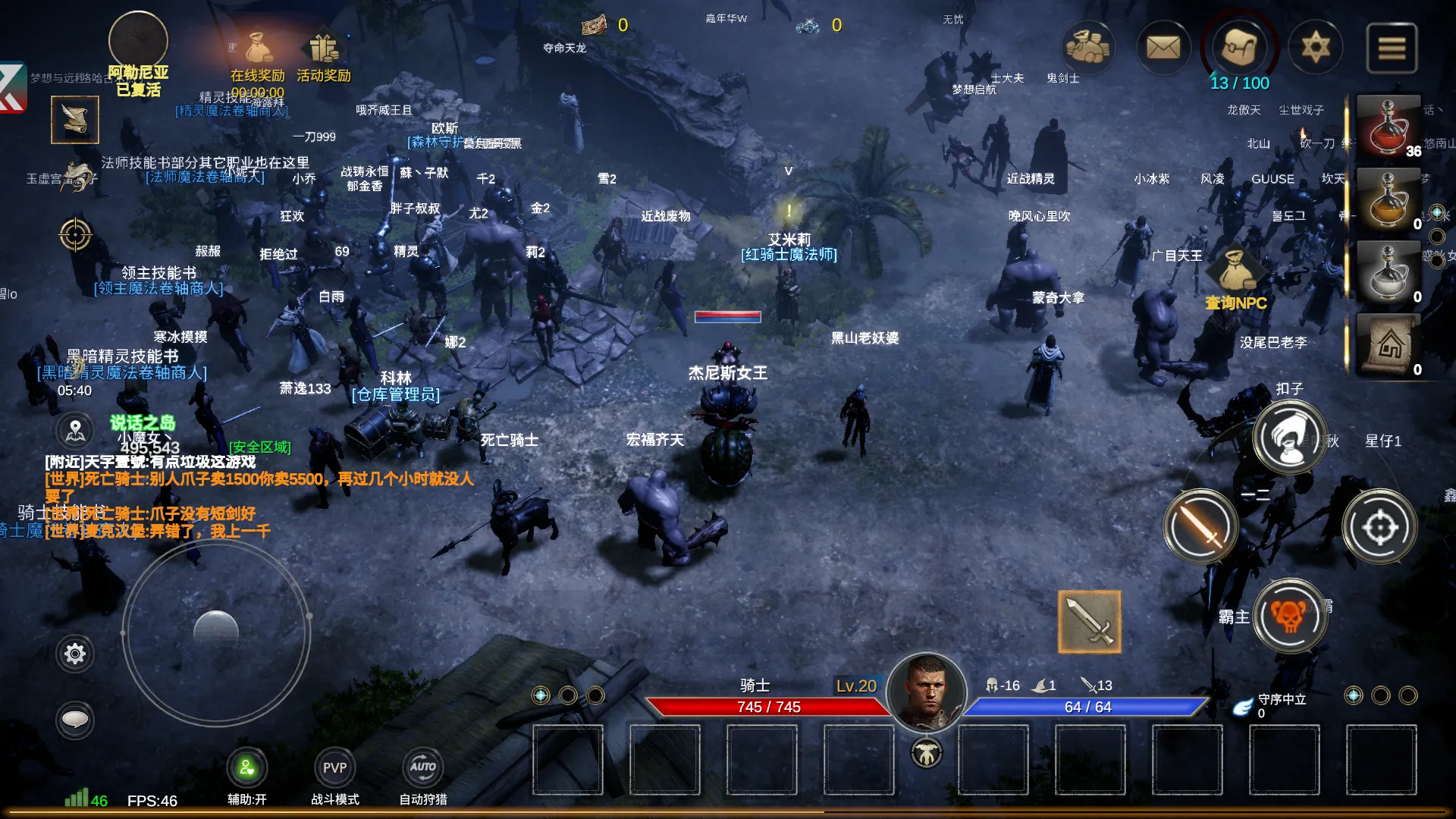
Task: Open the NPC query (查询NPC) button
Action: (1236, 279)
